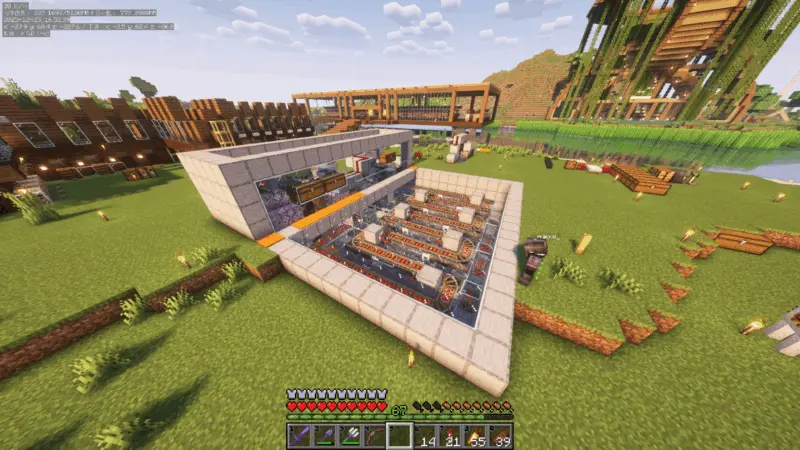Pick the hotbar stack of 21 items
Image resolution: width=800 pixels, height=450 pixels.
point(449,435)
